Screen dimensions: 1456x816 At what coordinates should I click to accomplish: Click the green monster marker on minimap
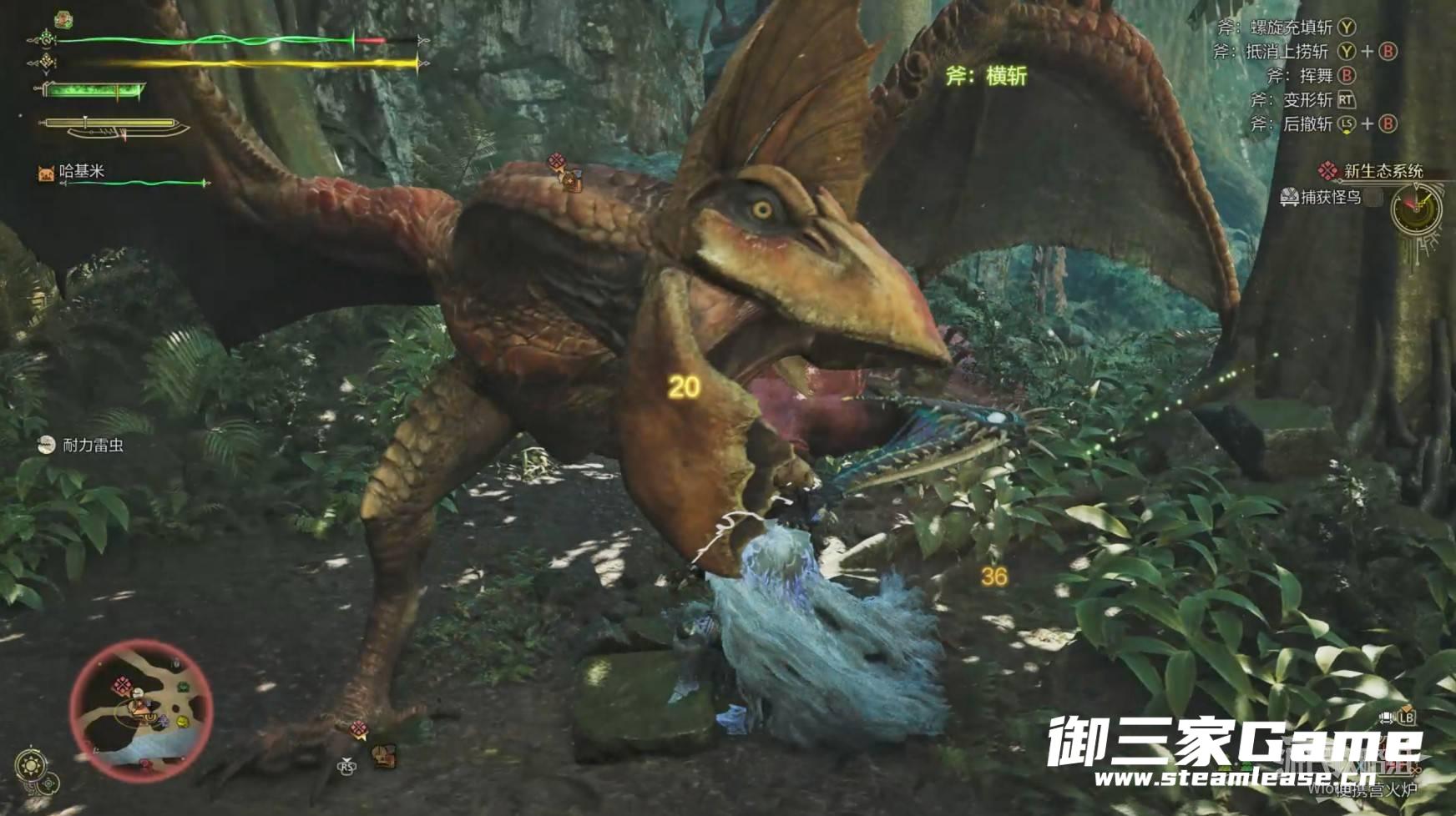click(x=182, y=688)
